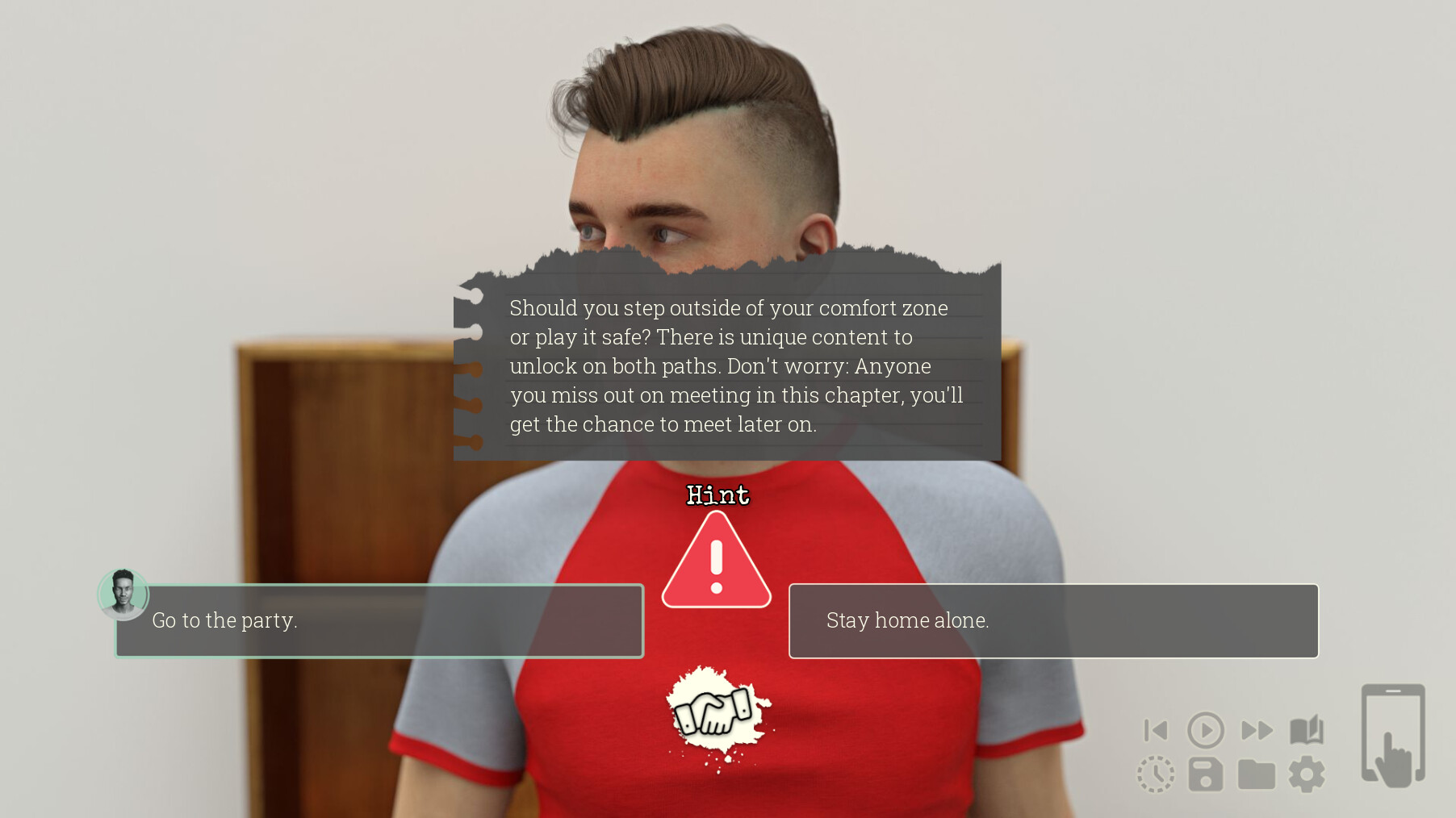
Task: Toggle auto-play with the circled play icon
Action: [x=1206, y=731]
